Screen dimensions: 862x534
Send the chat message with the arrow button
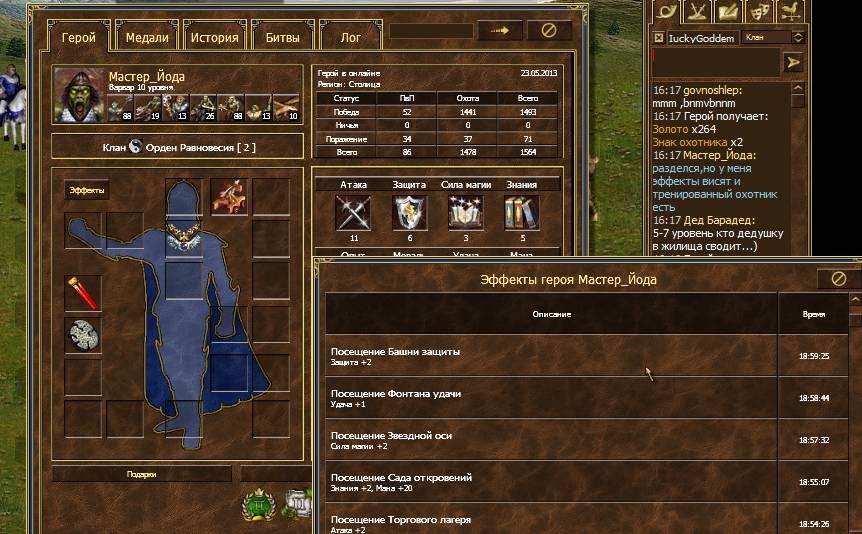[794, 62]
